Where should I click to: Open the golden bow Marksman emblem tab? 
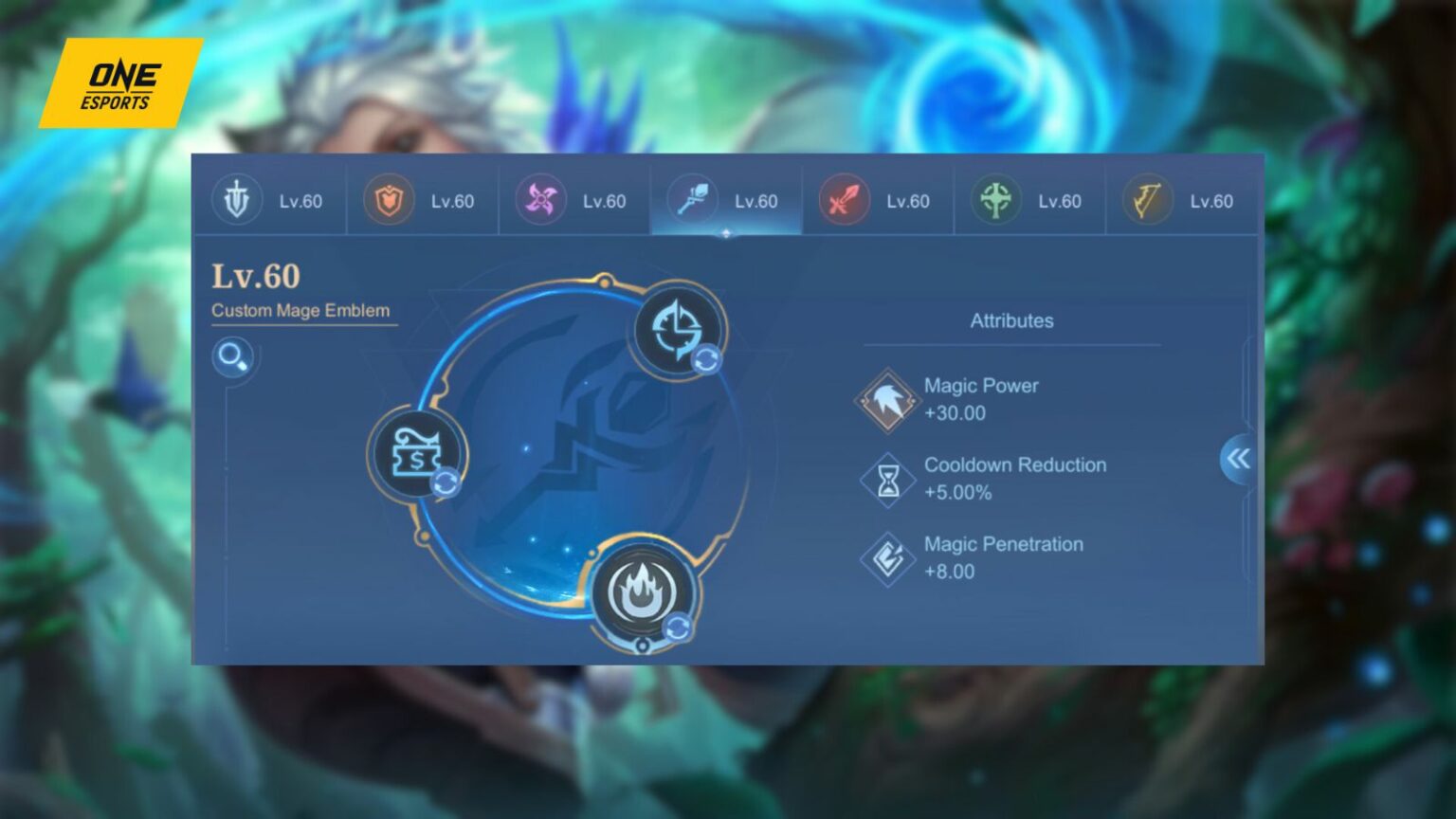(1147, 201)
